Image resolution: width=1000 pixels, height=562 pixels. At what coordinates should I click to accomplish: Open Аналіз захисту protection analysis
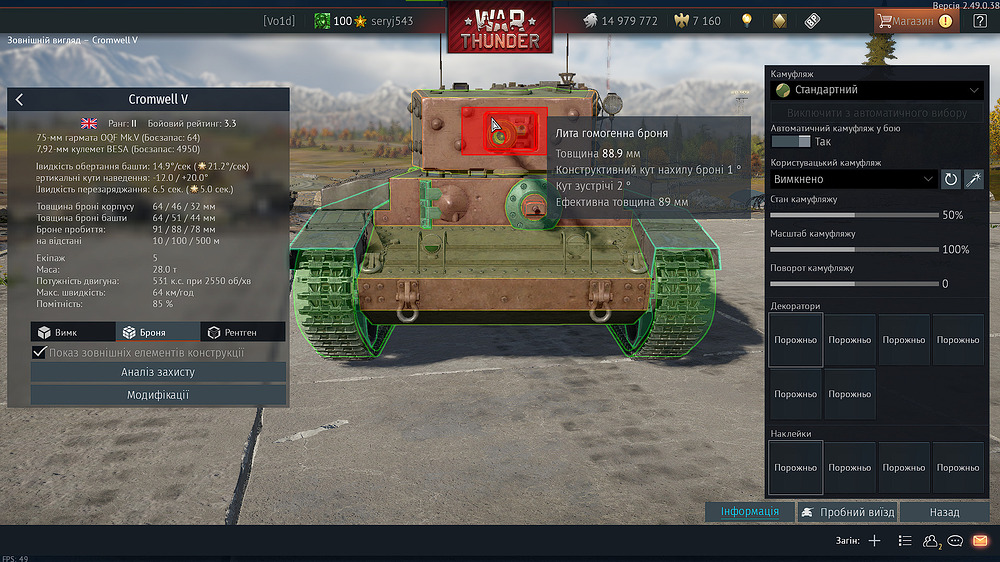pos(158,372)
